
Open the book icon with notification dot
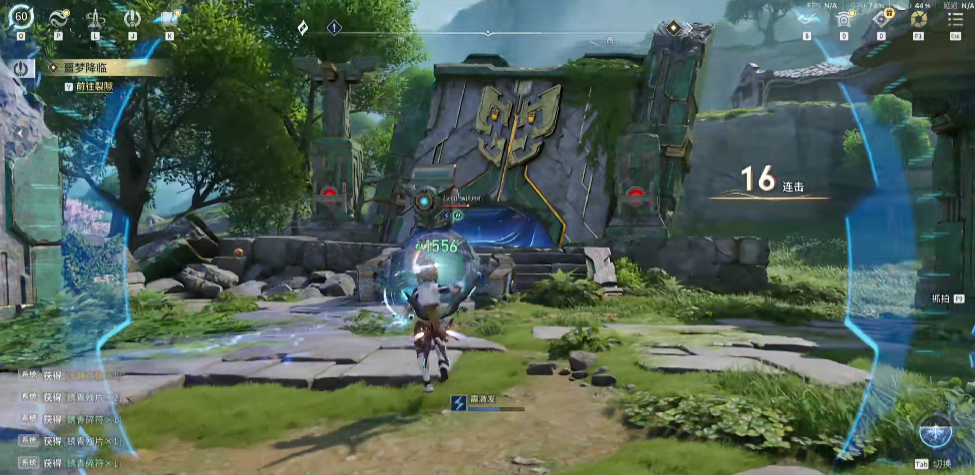[168, 17]
